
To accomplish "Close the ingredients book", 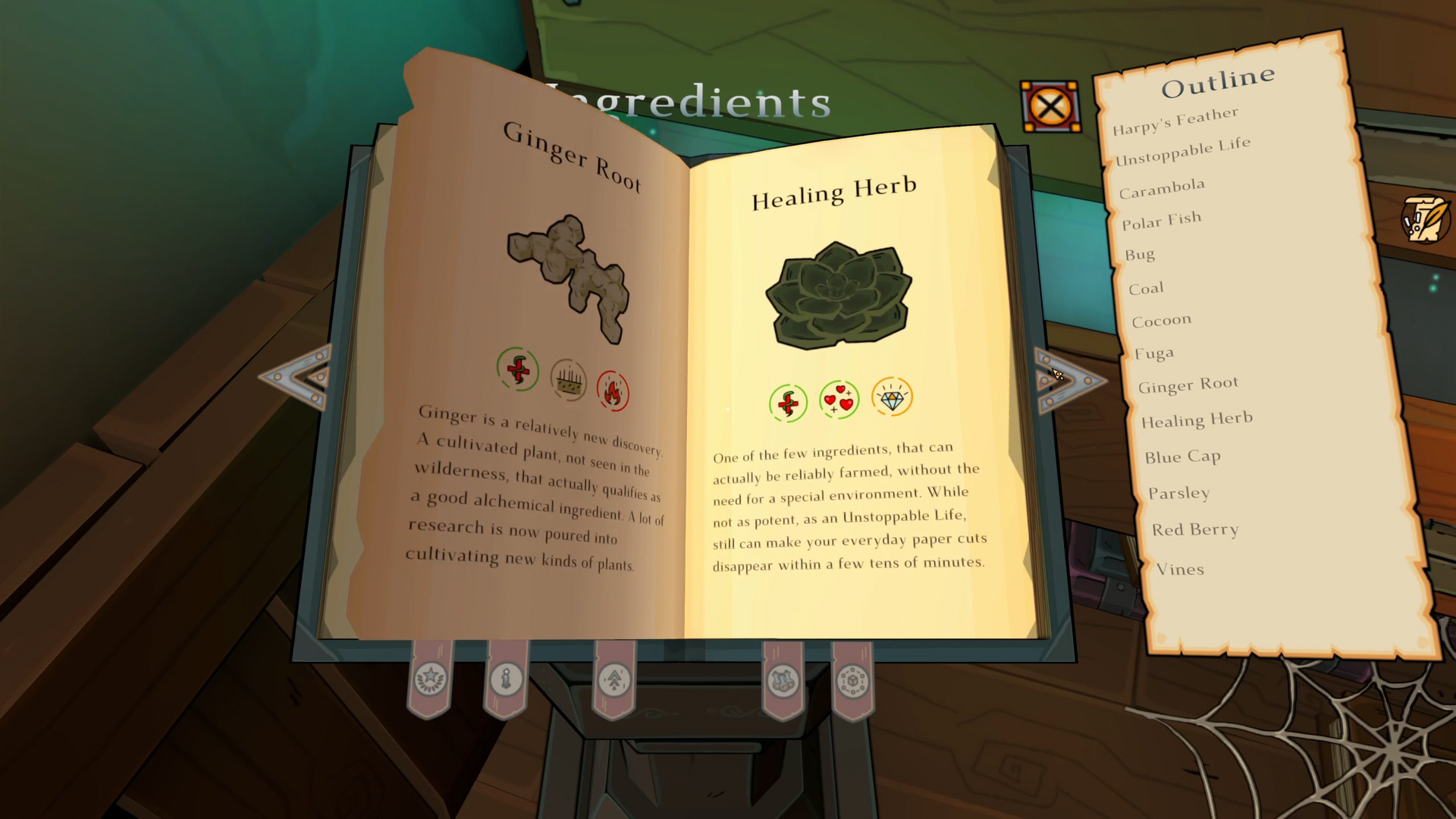I will tap(1050, 107).
